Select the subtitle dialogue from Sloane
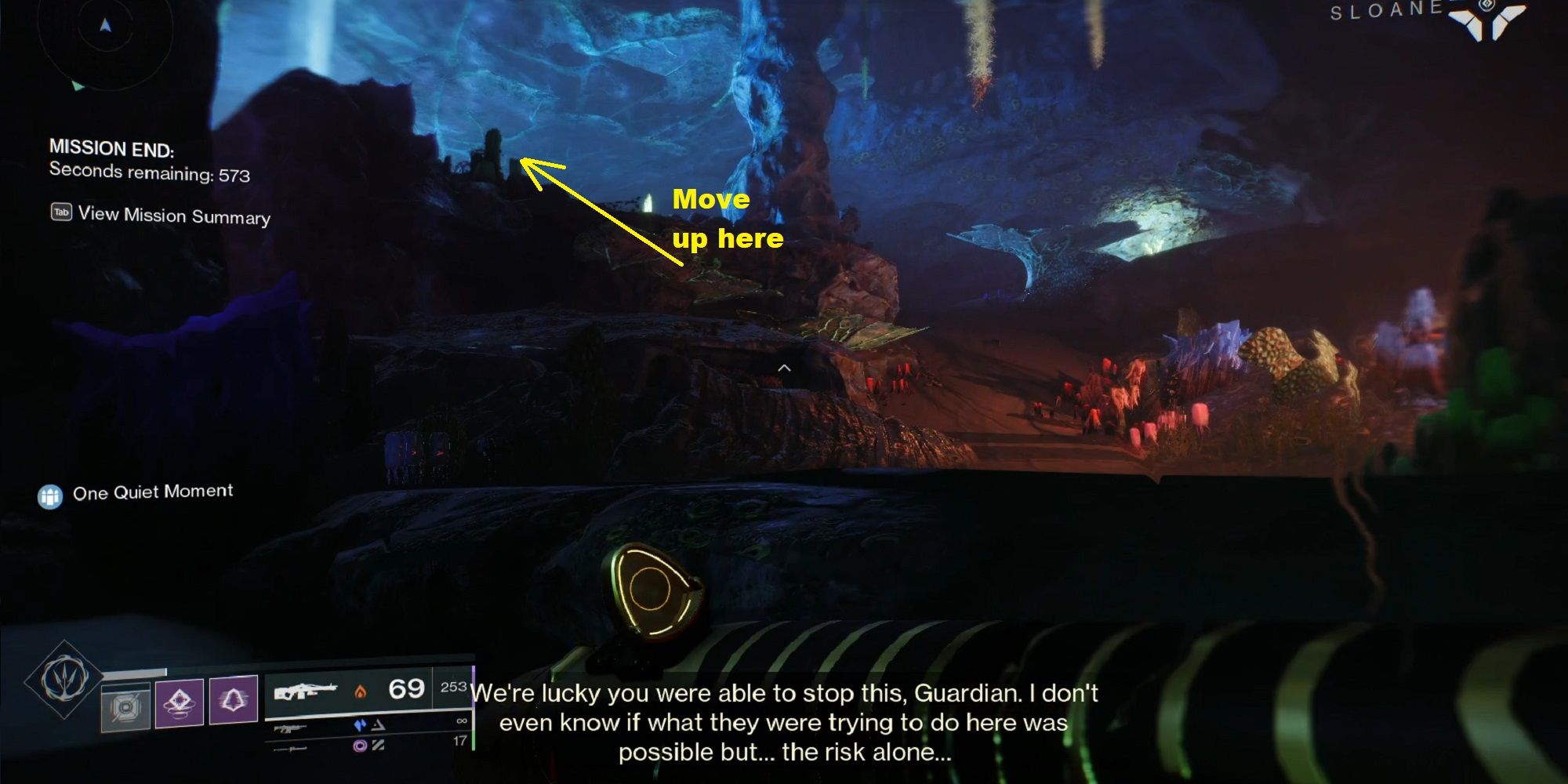 pyautogui.click(x=784, y=723)
